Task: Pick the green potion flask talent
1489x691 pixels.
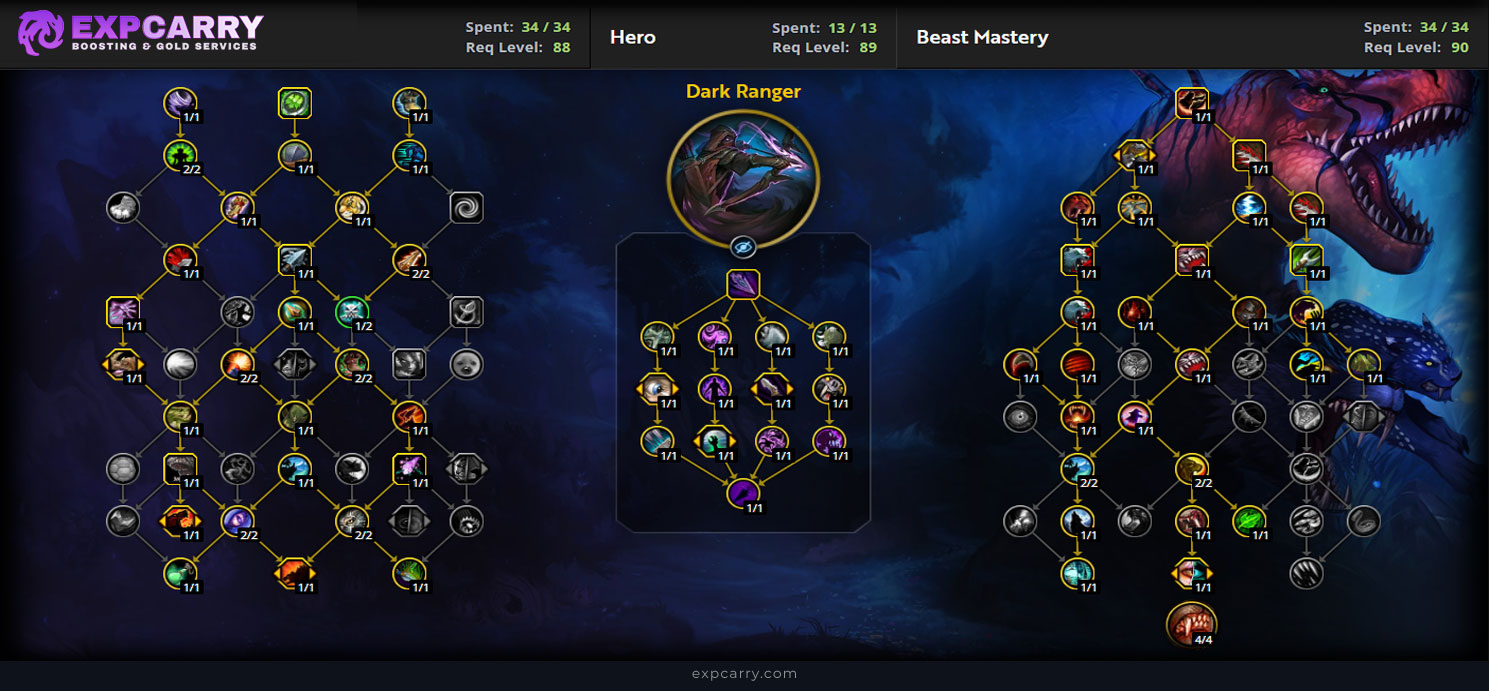Action: pos(181,572)
